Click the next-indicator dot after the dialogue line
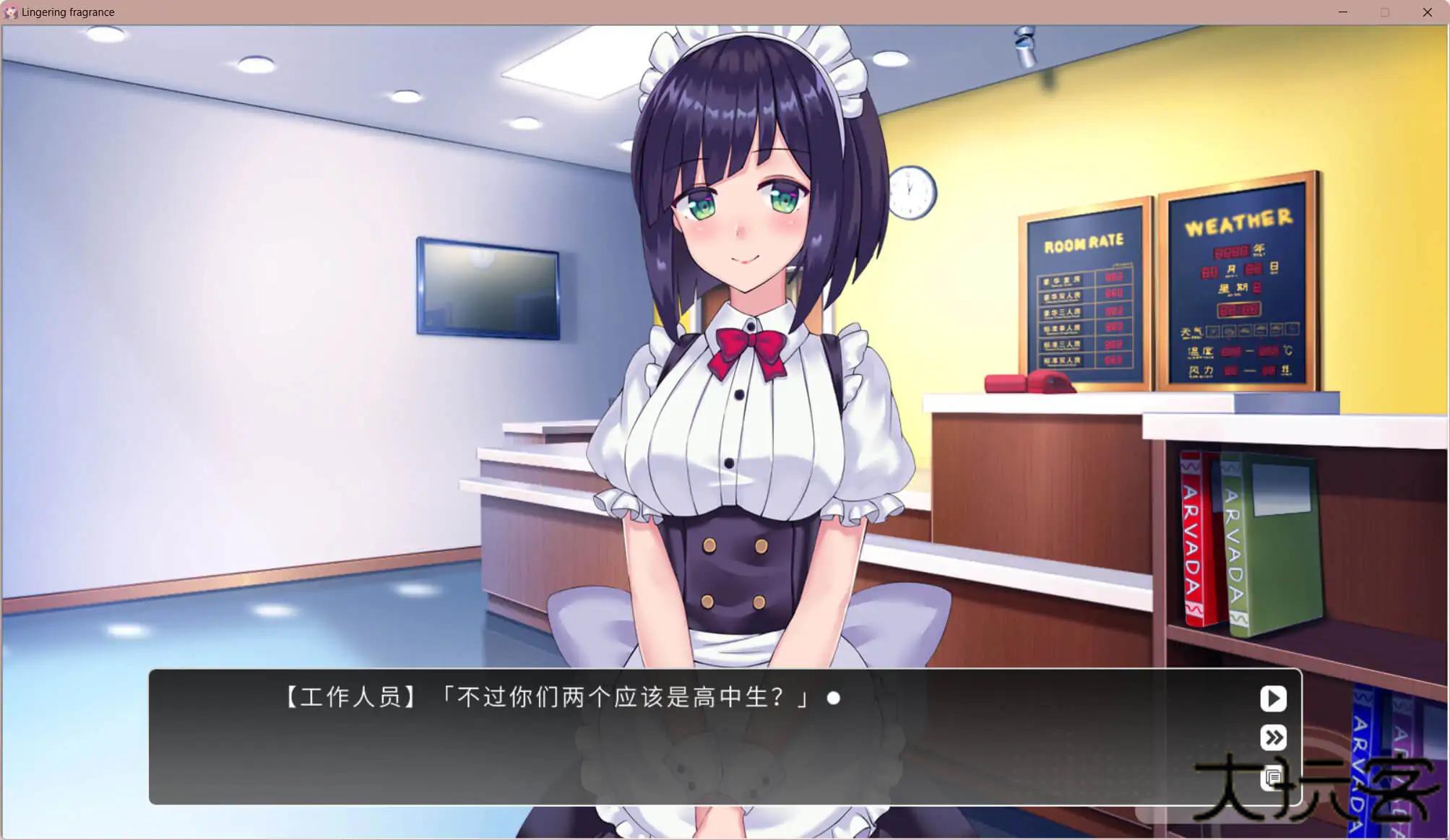 pos(834,697)
